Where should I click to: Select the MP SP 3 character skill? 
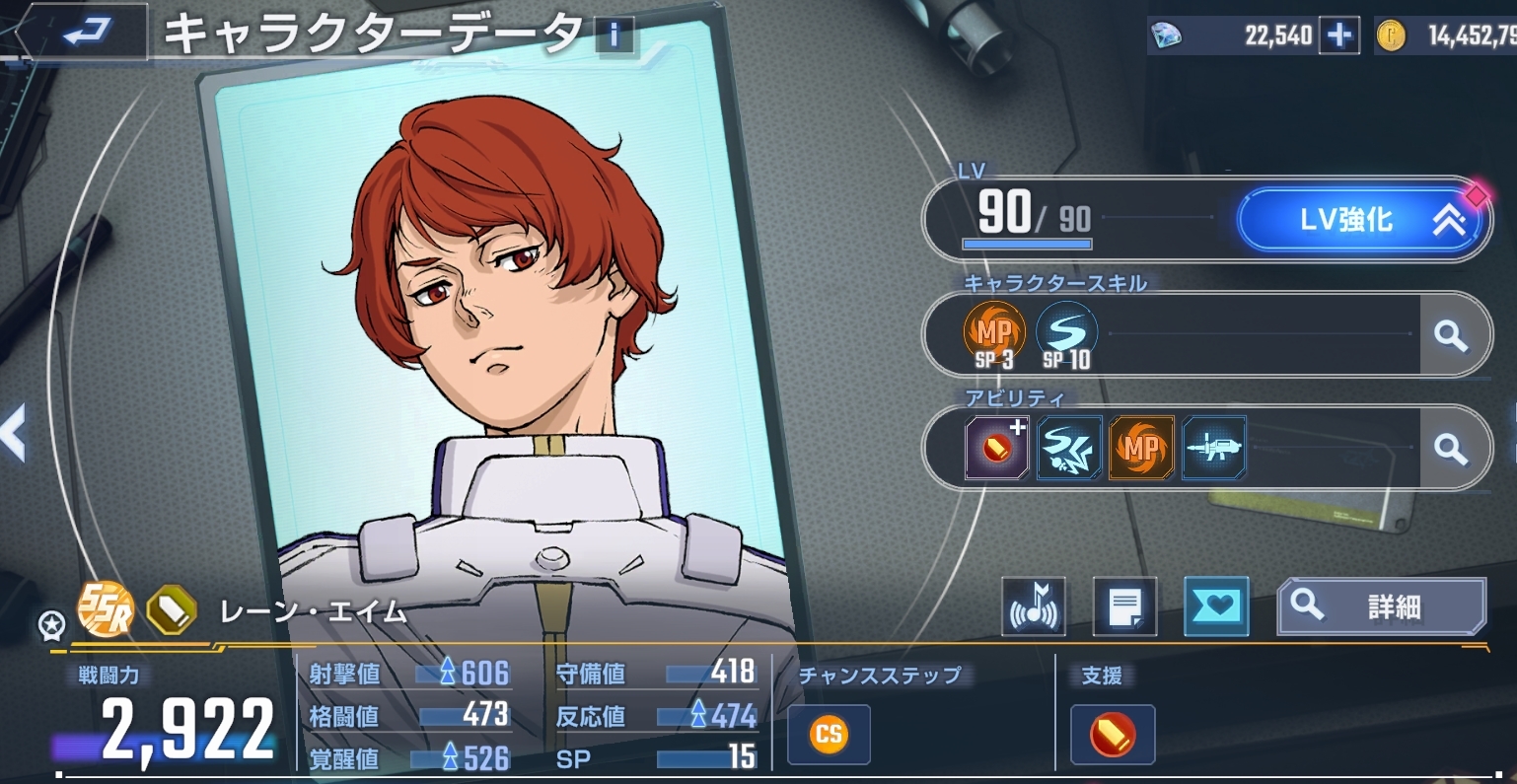point(994,335)
